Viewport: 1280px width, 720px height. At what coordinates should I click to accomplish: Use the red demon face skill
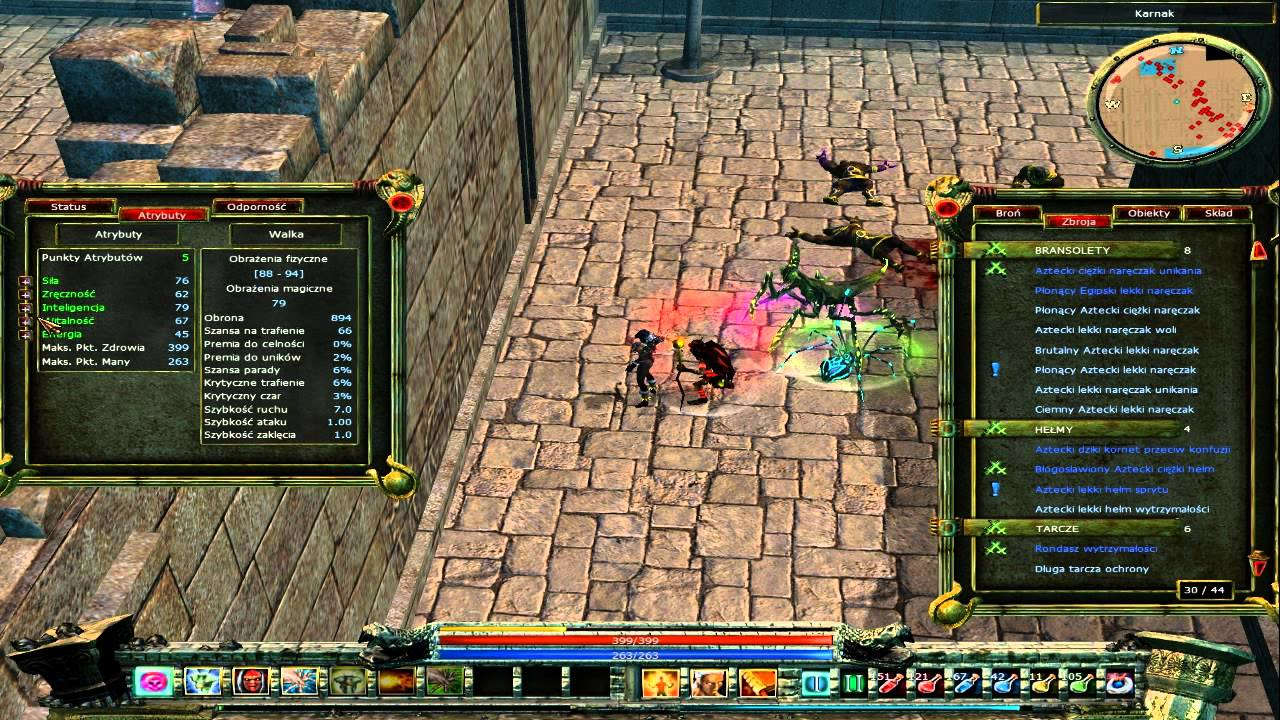(250, 682)
